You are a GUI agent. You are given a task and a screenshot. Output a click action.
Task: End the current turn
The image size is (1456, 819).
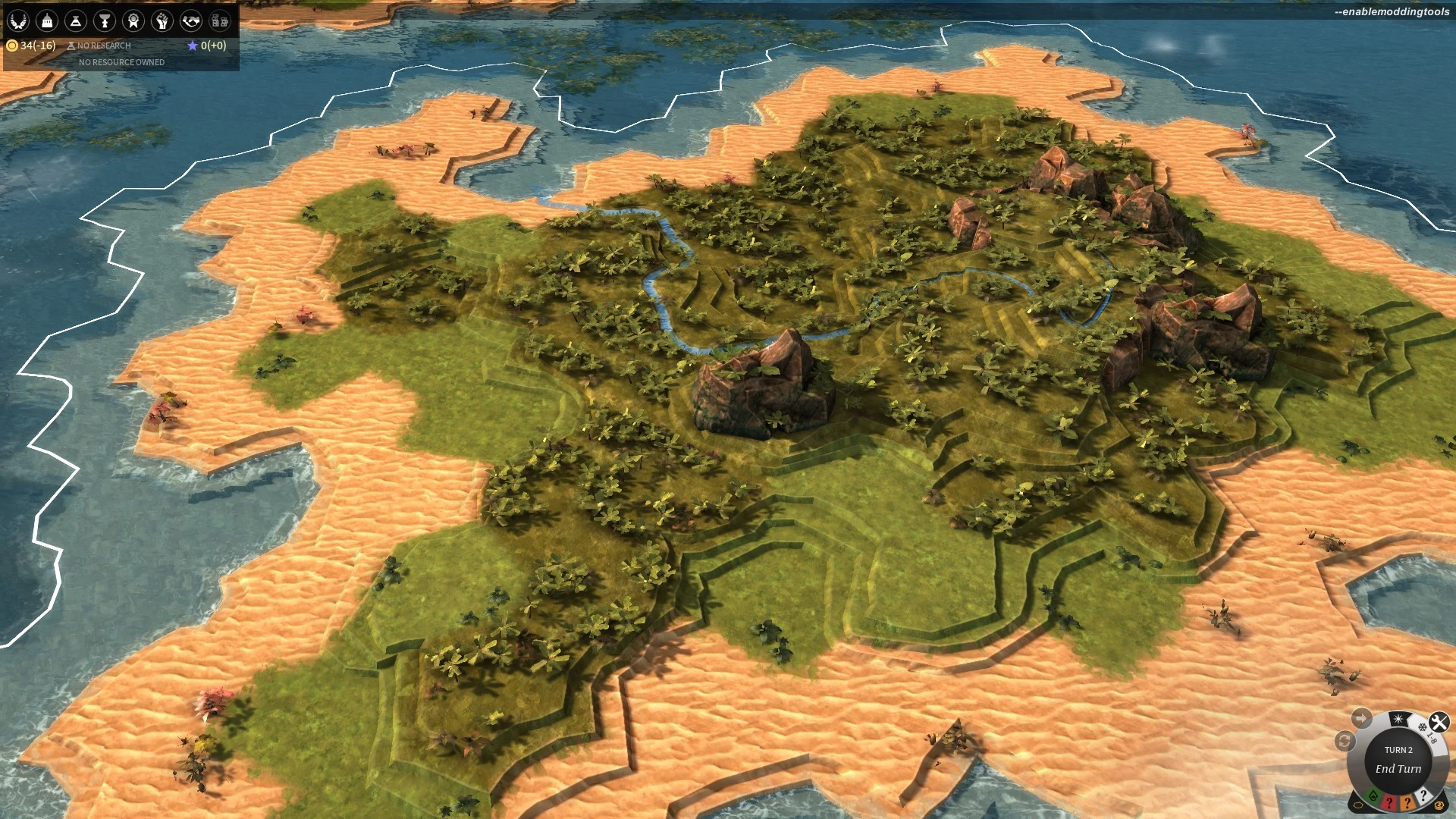[x=1398, y=768]
